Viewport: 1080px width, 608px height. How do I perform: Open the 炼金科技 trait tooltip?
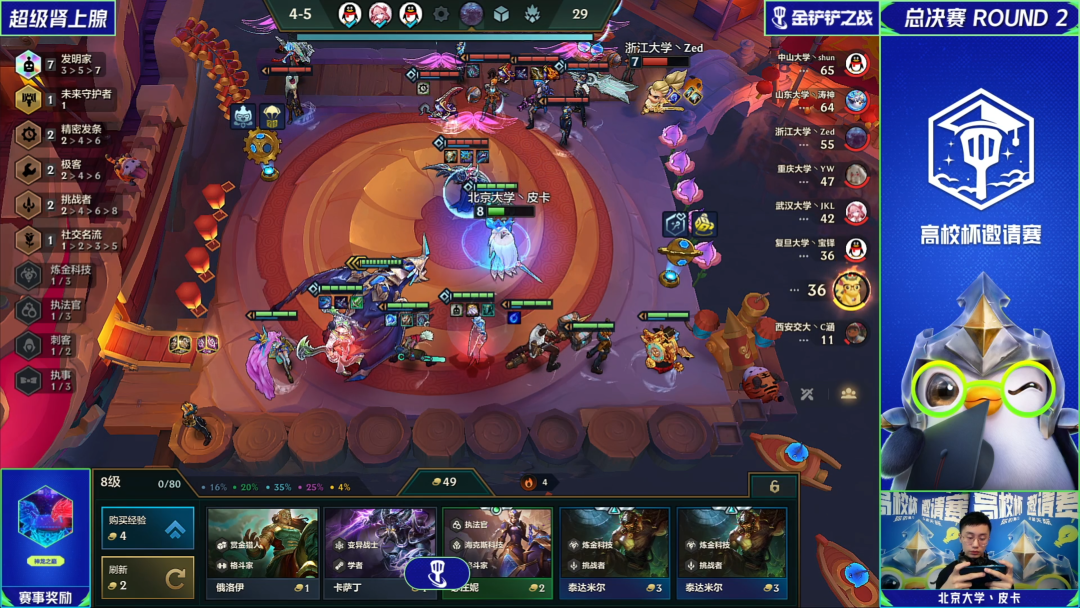(28, 275)
